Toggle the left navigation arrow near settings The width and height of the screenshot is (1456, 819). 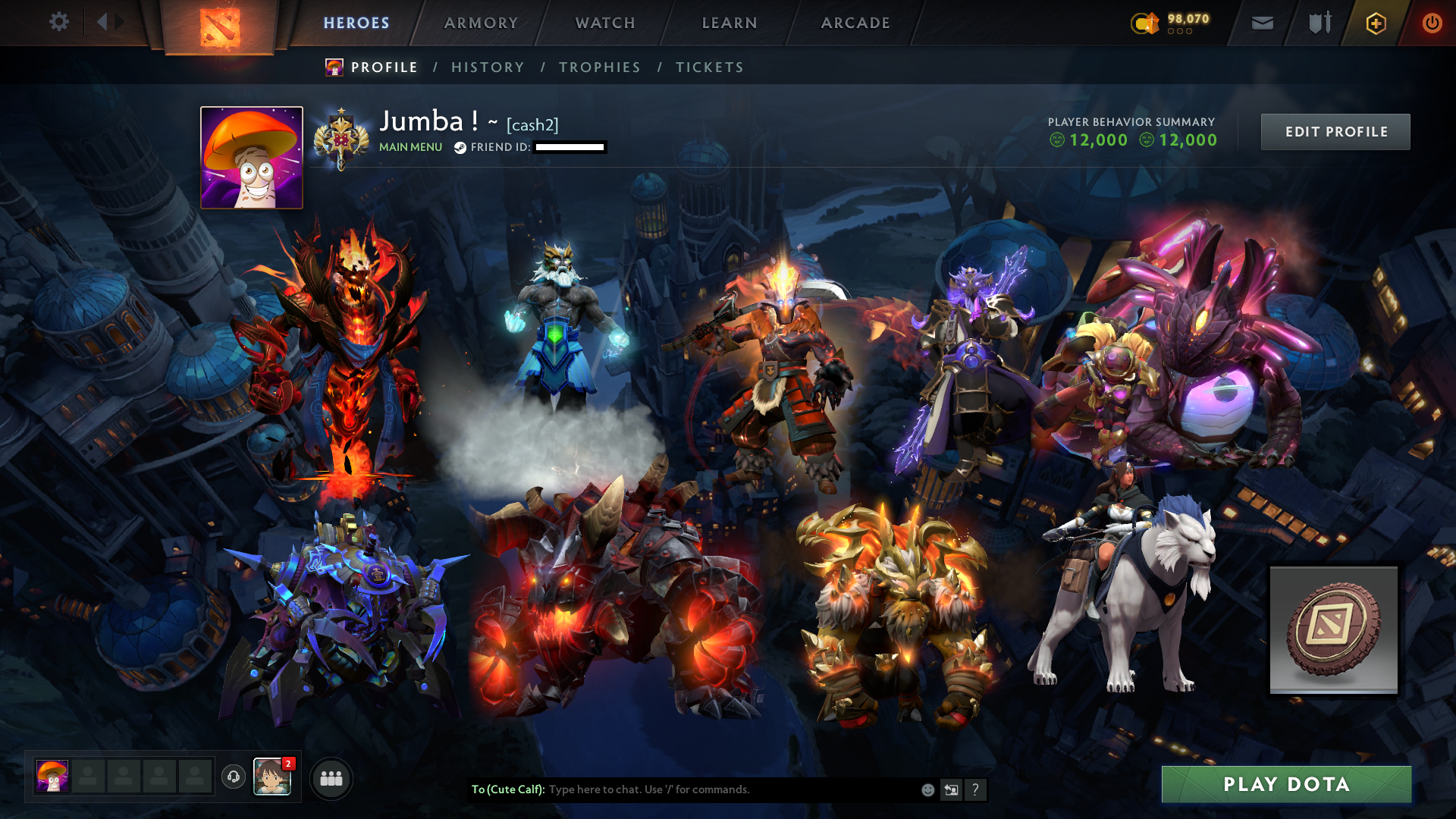click(x=102, y=22)
